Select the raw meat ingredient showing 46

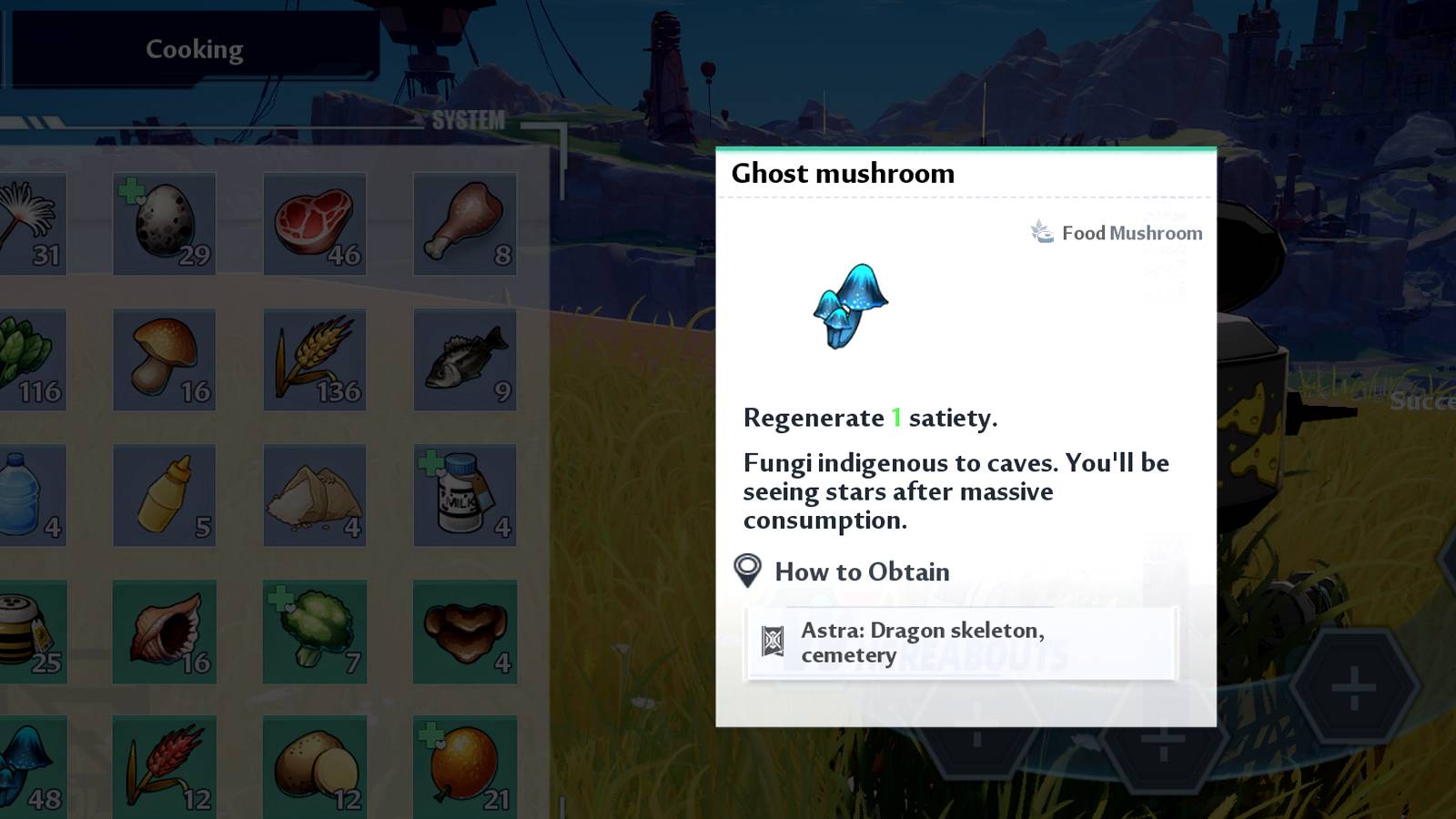click(314, 223)
